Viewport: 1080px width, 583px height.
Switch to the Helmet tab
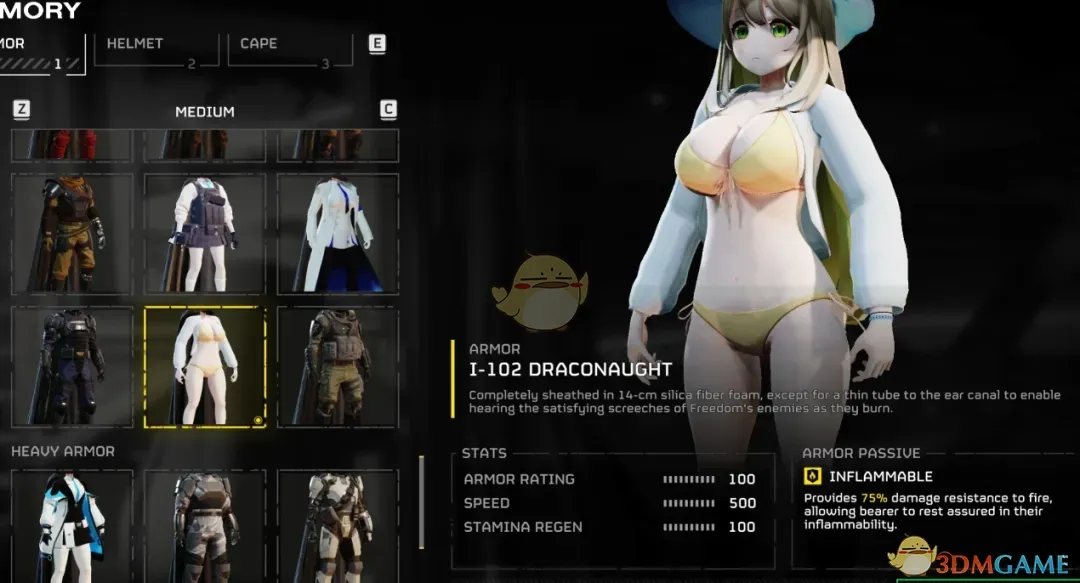click(x=156, y=49)
